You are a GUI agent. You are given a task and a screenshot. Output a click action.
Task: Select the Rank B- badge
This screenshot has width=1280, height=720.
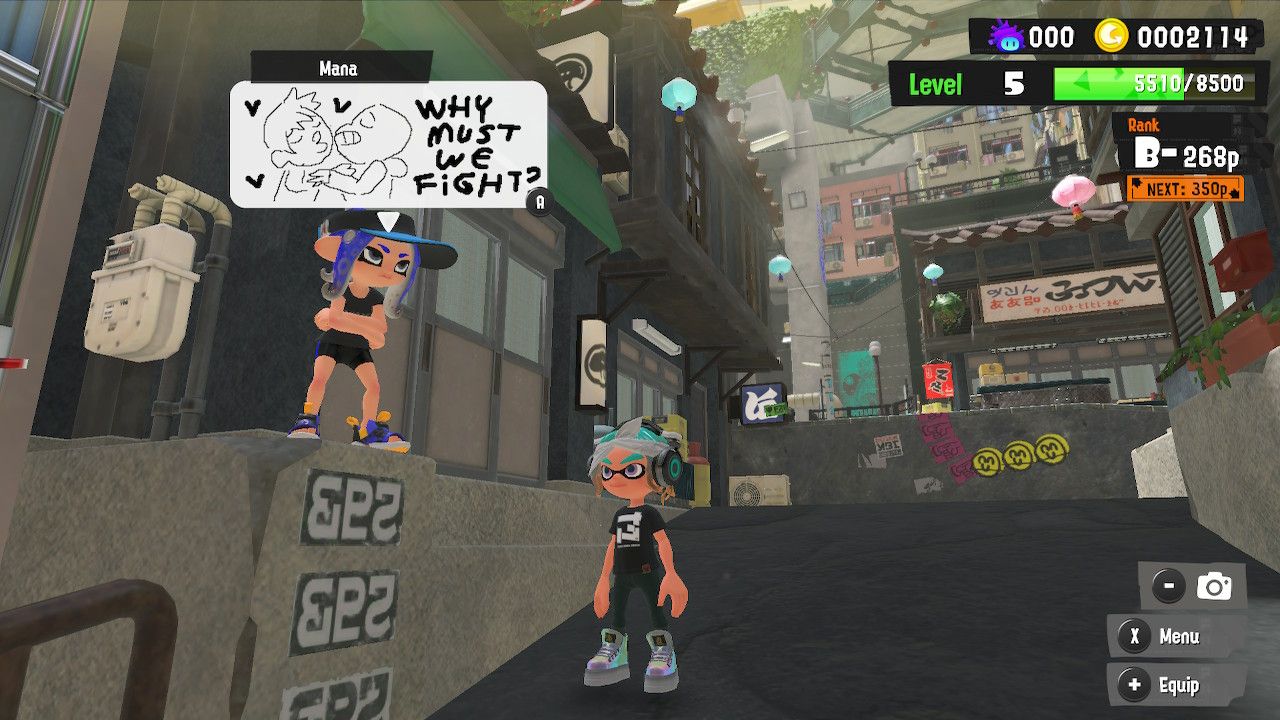coord(1155,153)
